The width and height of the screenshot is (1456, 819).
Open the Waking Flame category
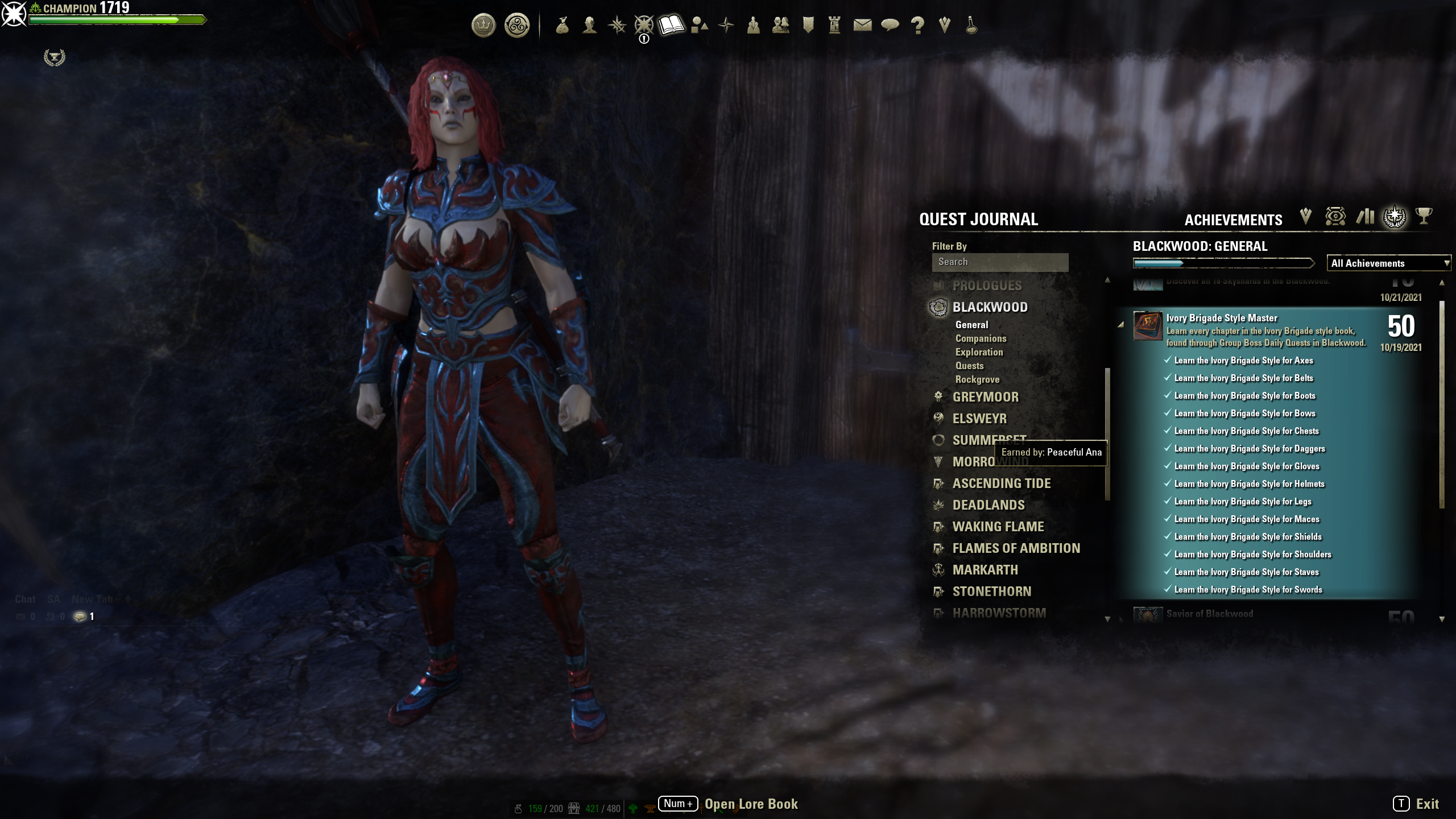[x=998, y=527]
